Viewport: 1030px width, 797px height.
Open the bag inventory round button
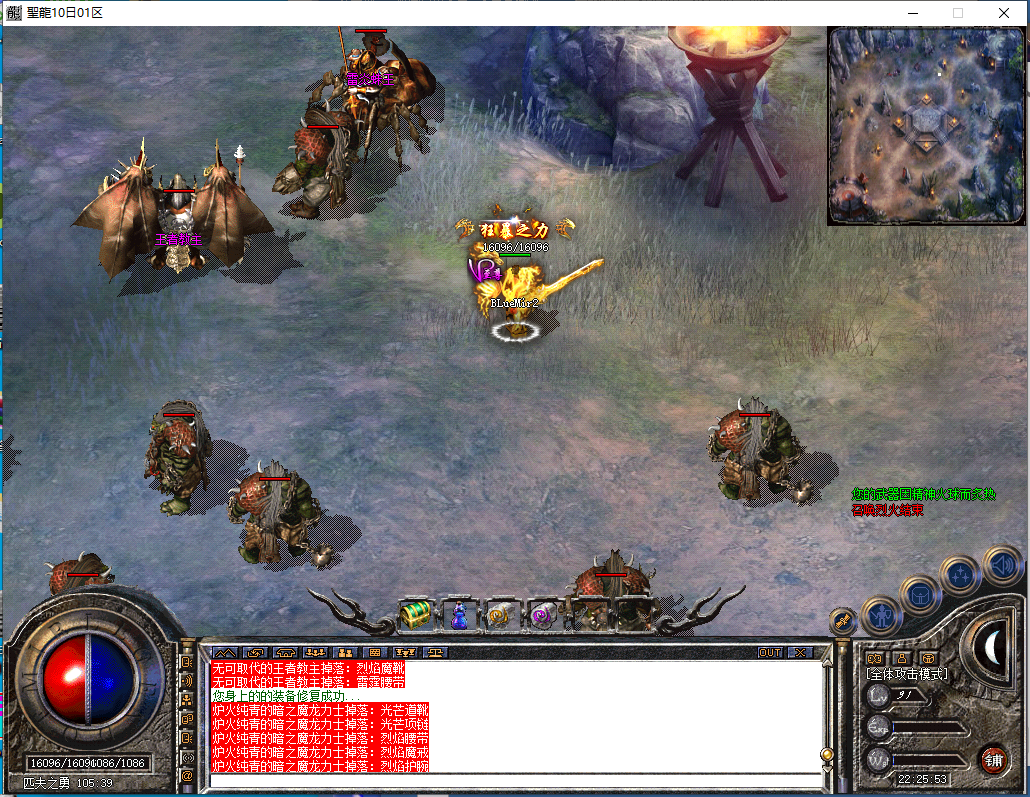(919, 595)
